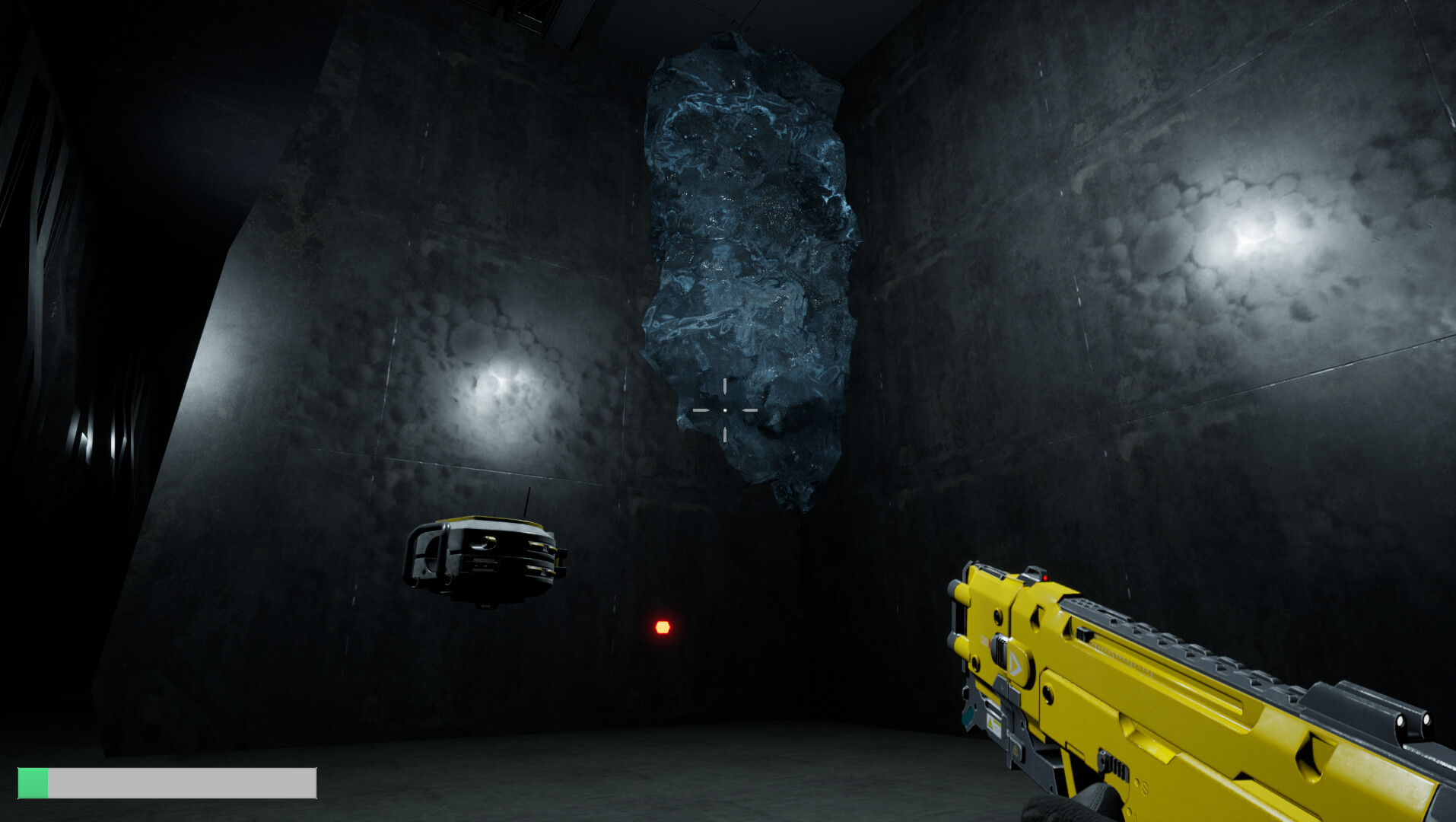The width and height of the screenshot is (1456, 822).
Task: Select the glowing red hexagon marker
Action: [x=662, y=626]
